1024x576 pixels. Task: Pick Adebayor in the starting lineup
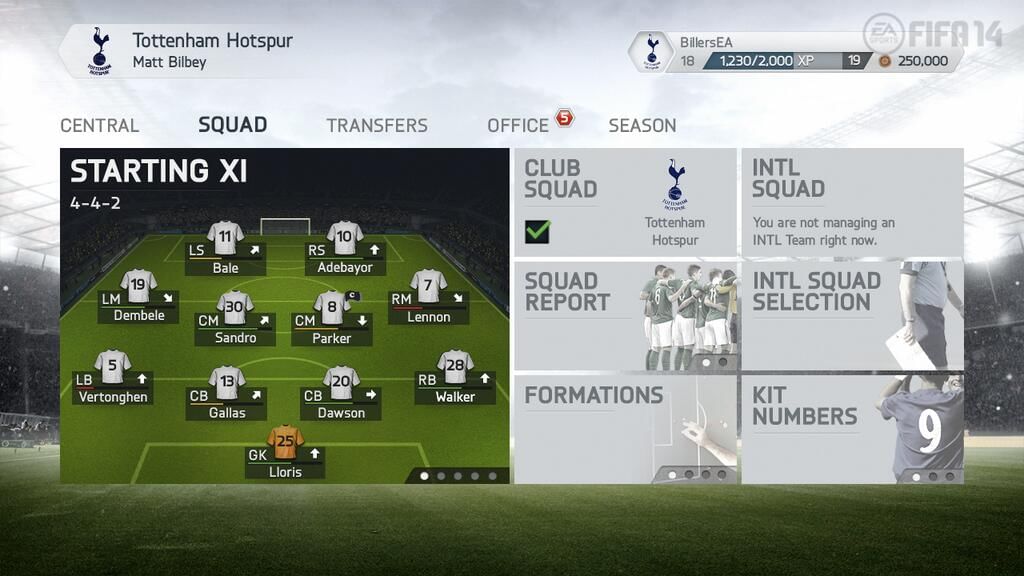[345, 250]
